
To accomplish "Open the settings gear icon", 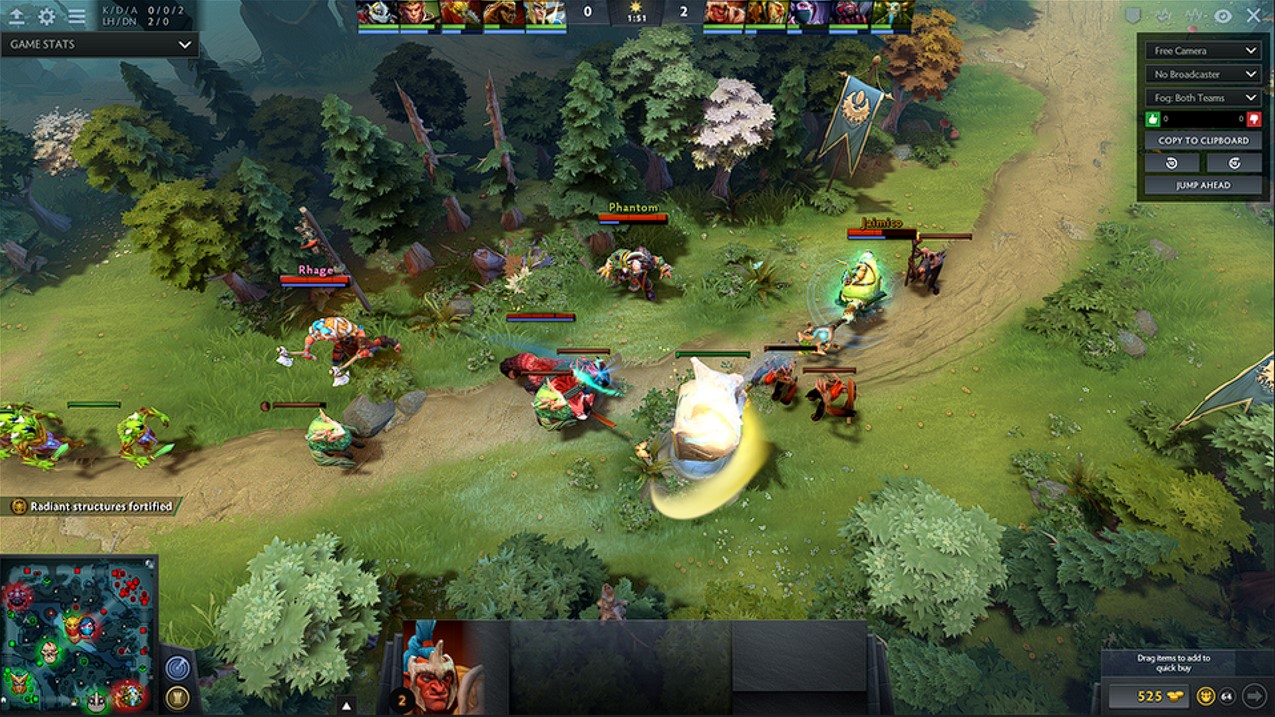I will 46,16.
